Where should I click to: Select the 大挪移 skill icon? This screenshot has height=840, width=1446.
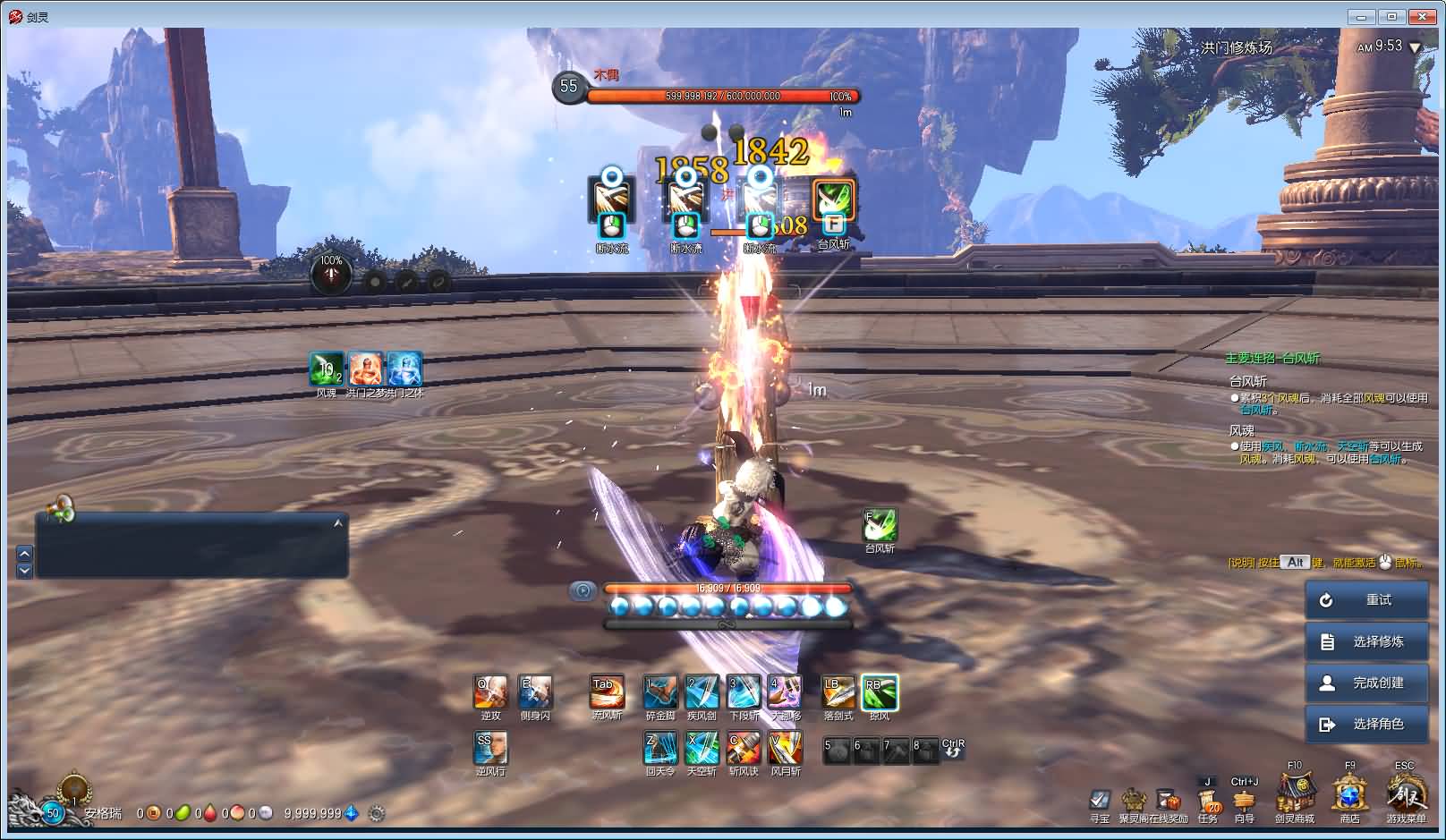785,692
